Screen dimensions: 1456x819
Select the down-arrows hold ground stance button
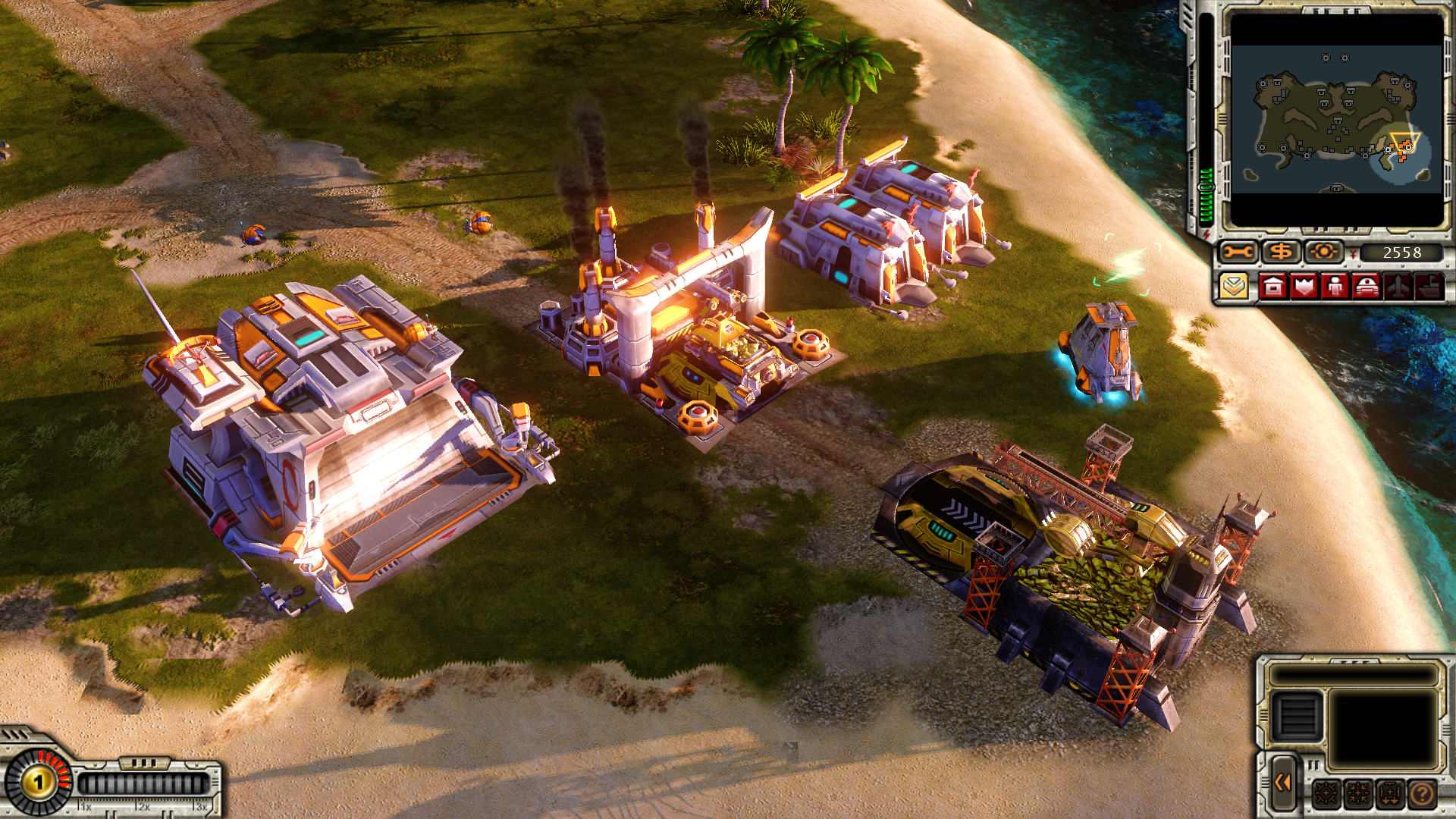click(1391, 794)
